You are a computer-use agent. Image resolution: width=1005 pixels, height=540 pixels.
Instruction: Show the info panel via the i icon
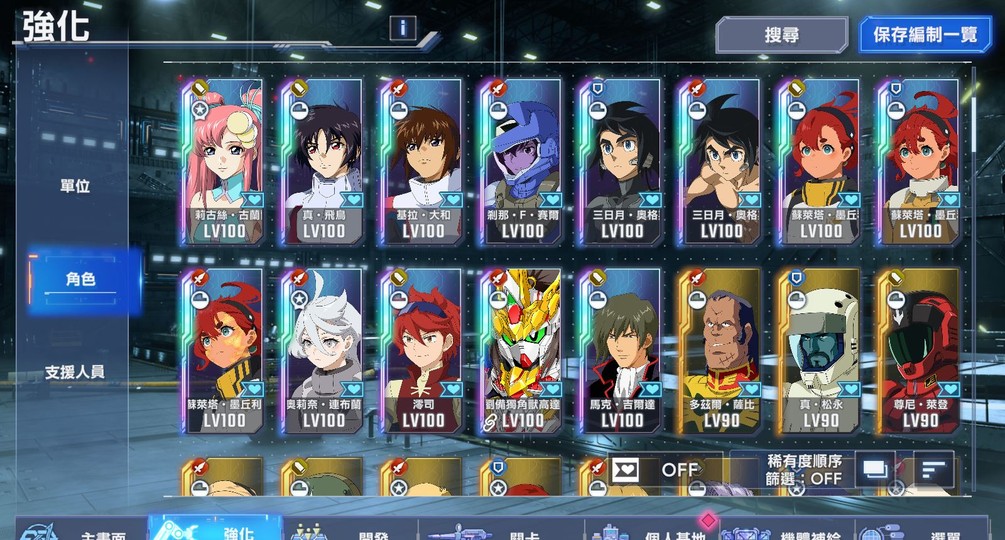pyautogui.click(x=403, y=28)
